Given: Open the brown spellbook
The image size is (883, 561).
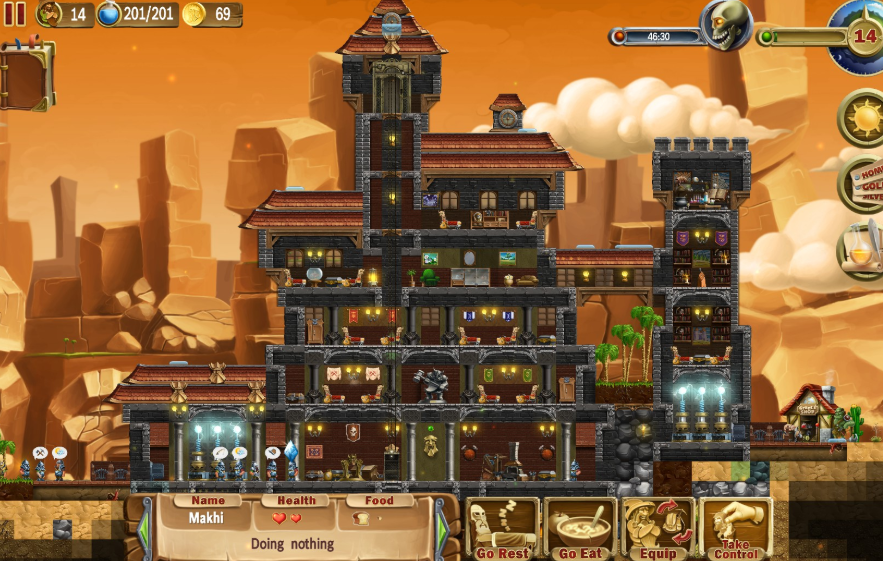Looking at the screenshot, I should pyautogui.click(x=26, y=75).
